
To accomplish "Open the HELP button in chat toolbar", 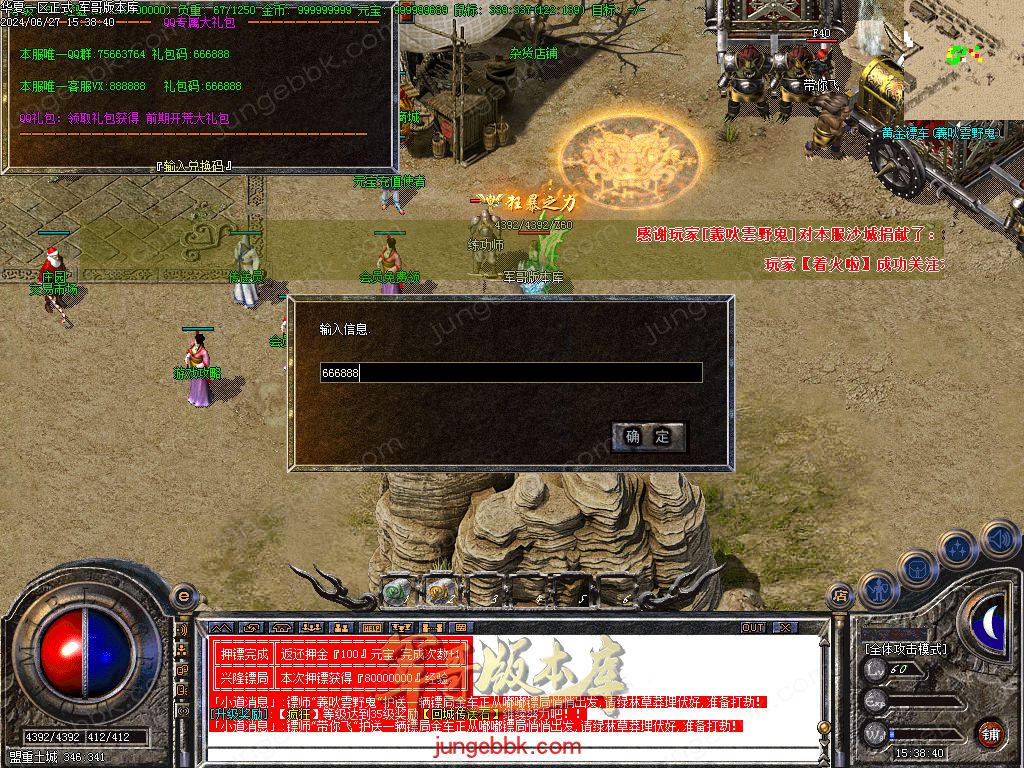I will [372, 627].
